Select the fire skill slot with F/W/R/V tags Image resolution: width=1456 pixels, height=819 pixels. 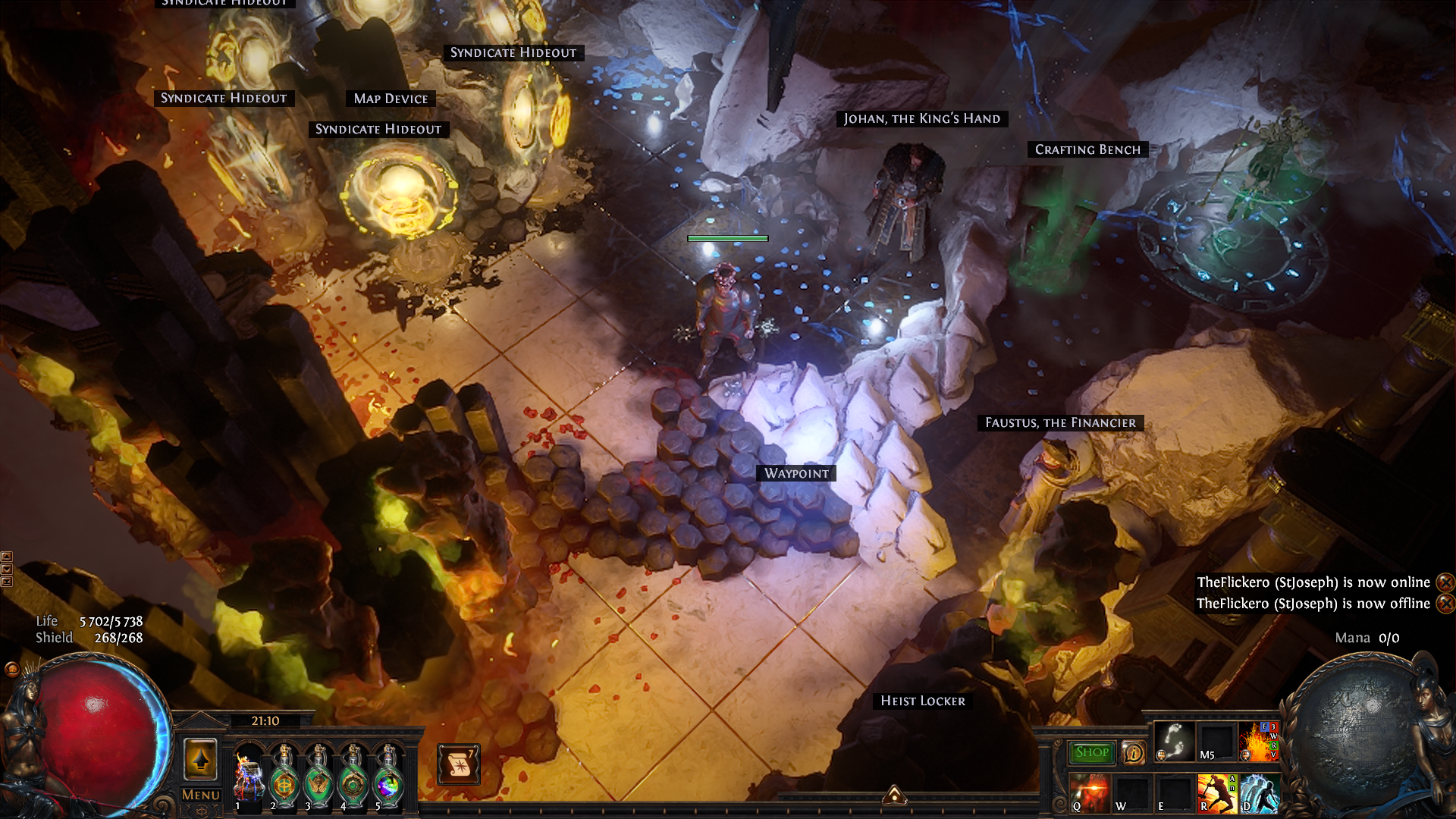[1258, 741]
